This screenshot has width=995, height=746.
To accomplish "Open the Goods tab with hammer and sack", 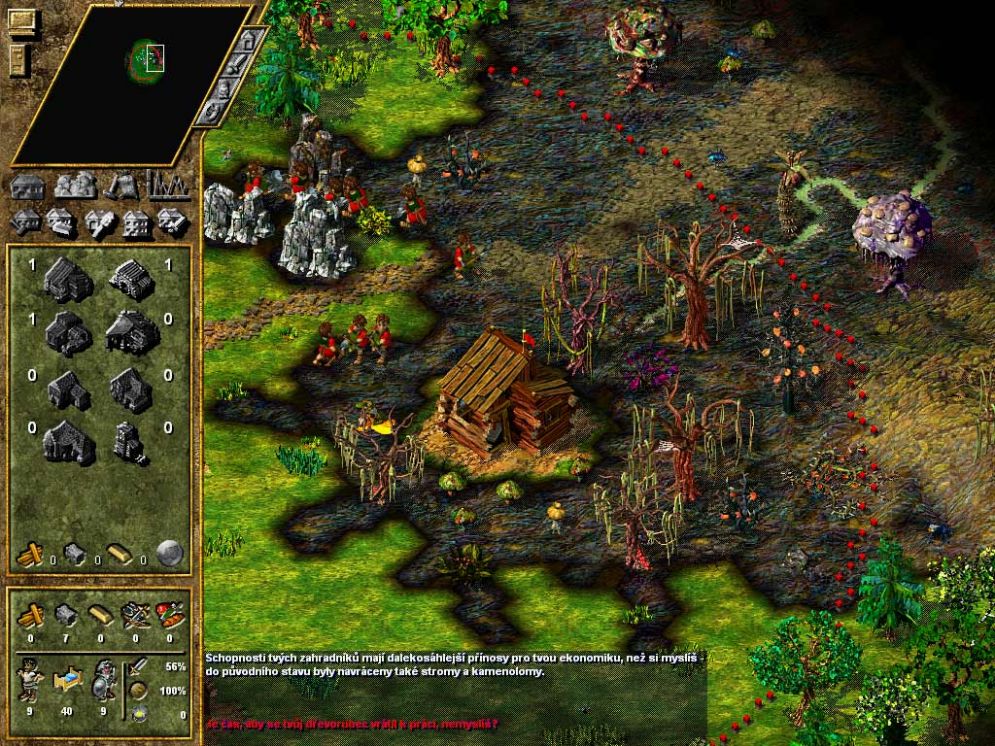I will pyautogui.click(x=122, y=186).
